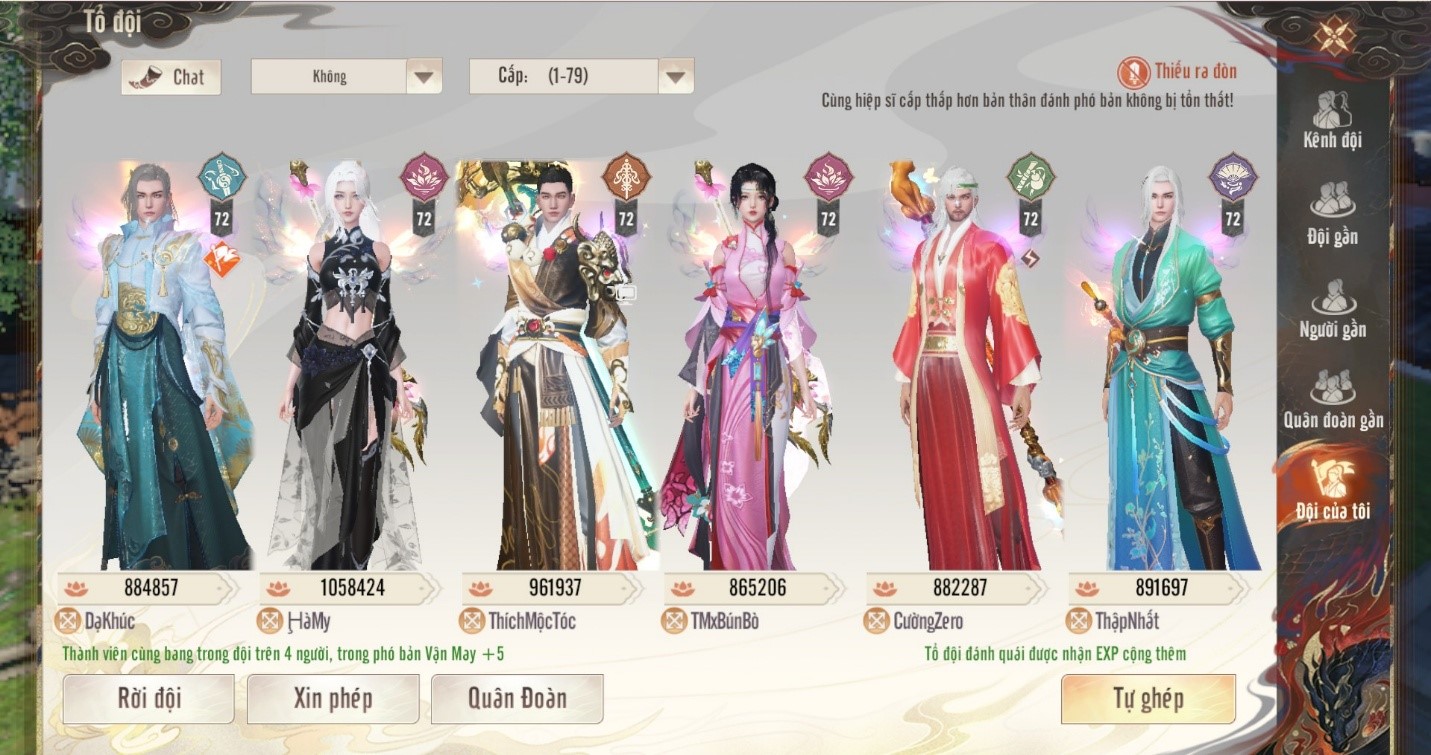The image size is (1431, 755).
Task: Open the team Chat button
Action: click(171, 77)
